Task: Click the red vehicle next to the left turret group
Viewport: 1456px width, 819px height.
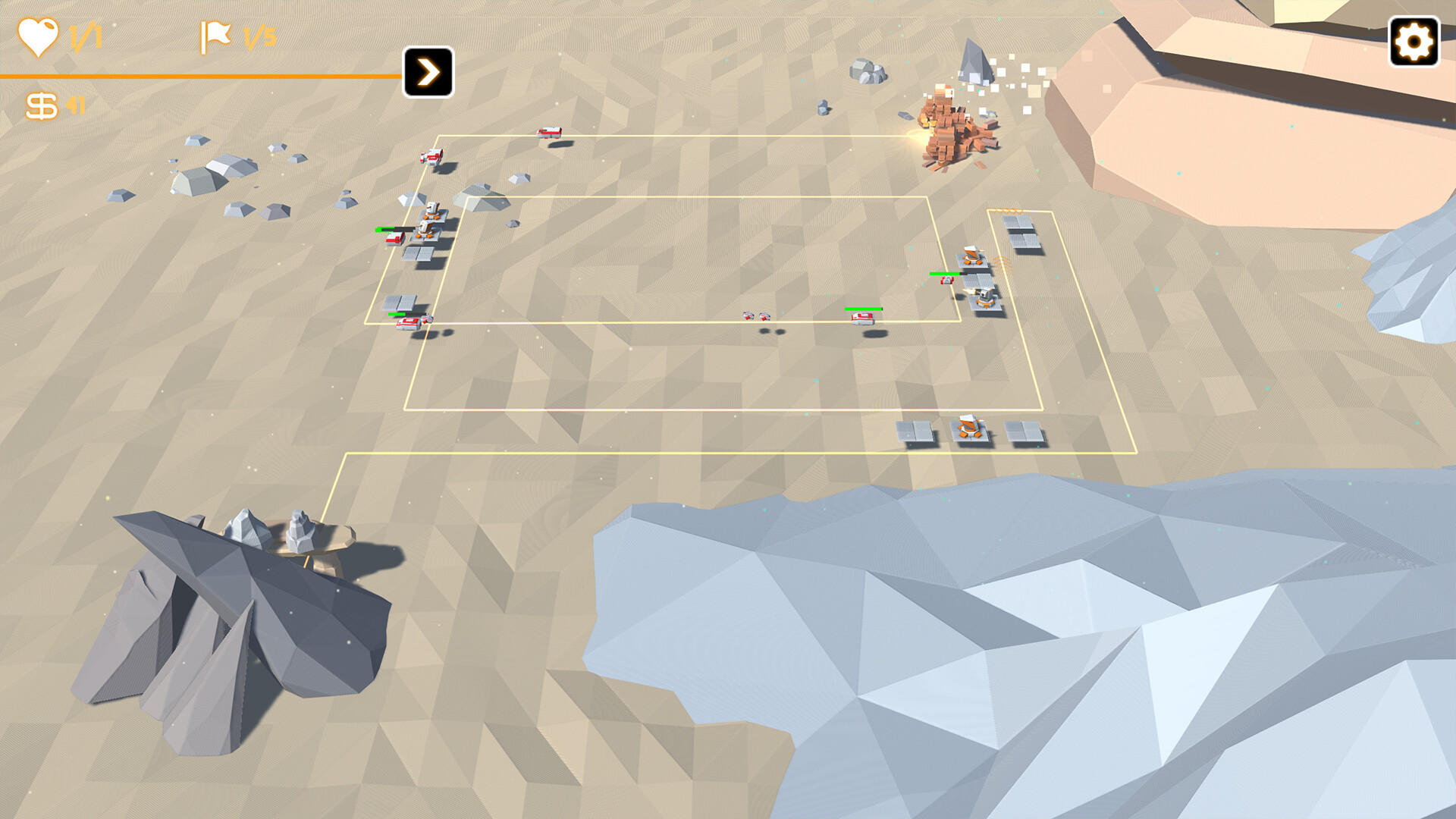Action: [395, 239]
